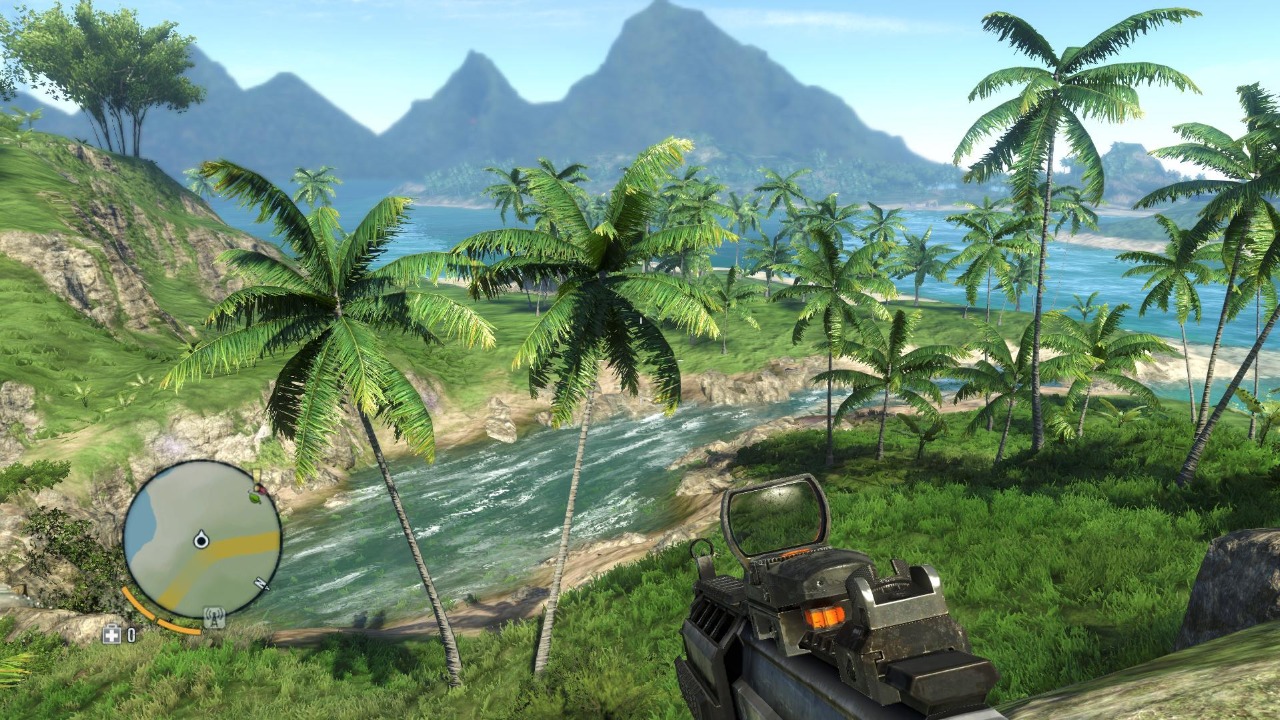Select the medkit icon in the HUD

(112, 634)
